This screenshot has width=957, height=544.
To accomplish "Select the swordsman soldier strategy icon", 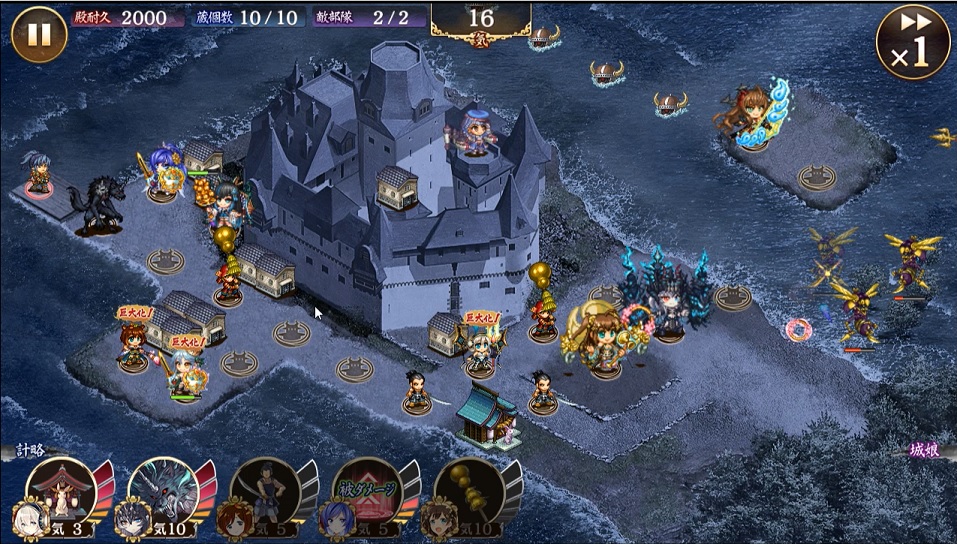I will [268, 490].
